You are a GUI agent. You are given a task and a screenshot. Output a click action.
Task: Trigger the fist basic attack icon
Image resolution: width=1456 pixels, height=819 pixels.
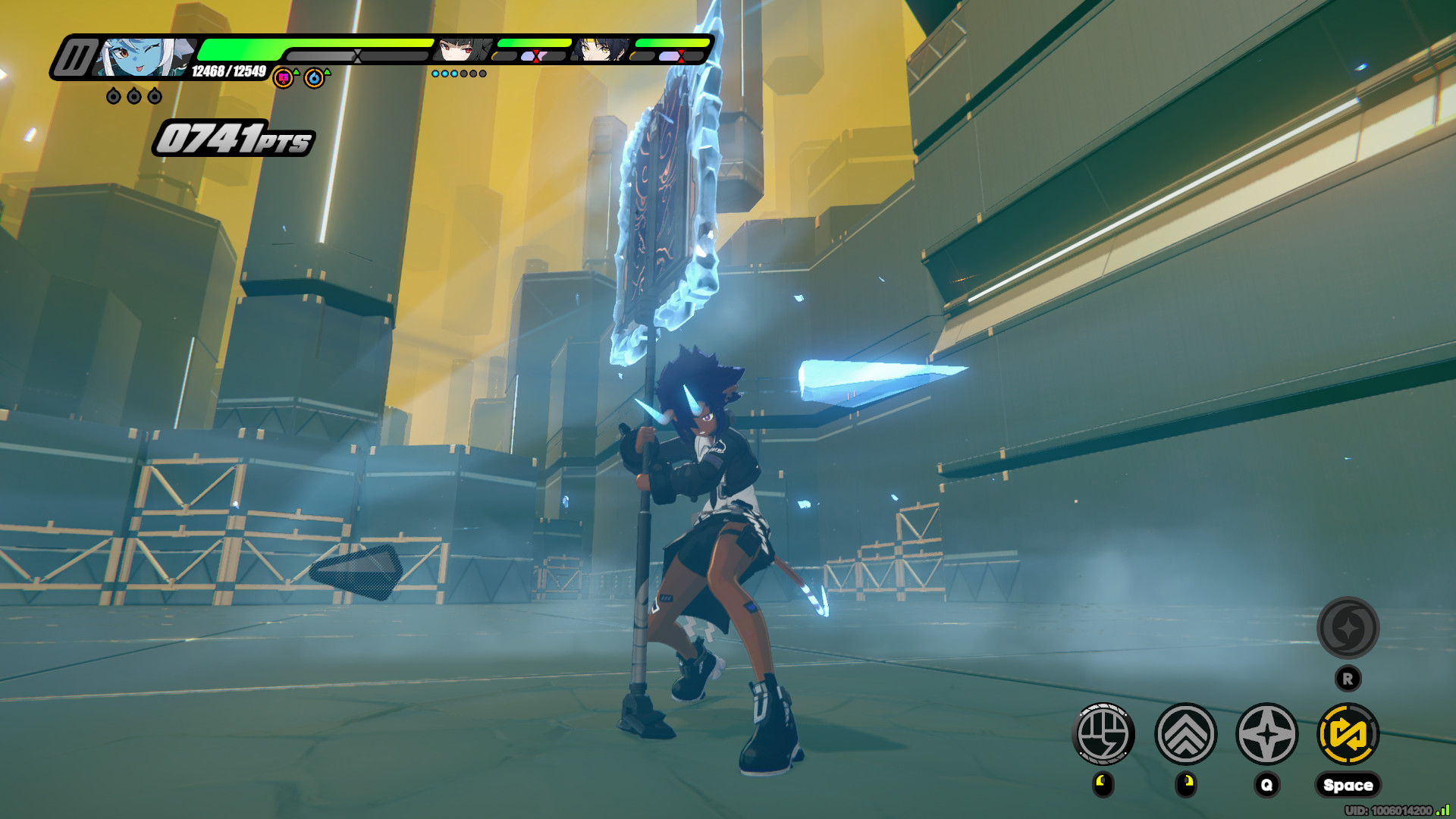1103,733
